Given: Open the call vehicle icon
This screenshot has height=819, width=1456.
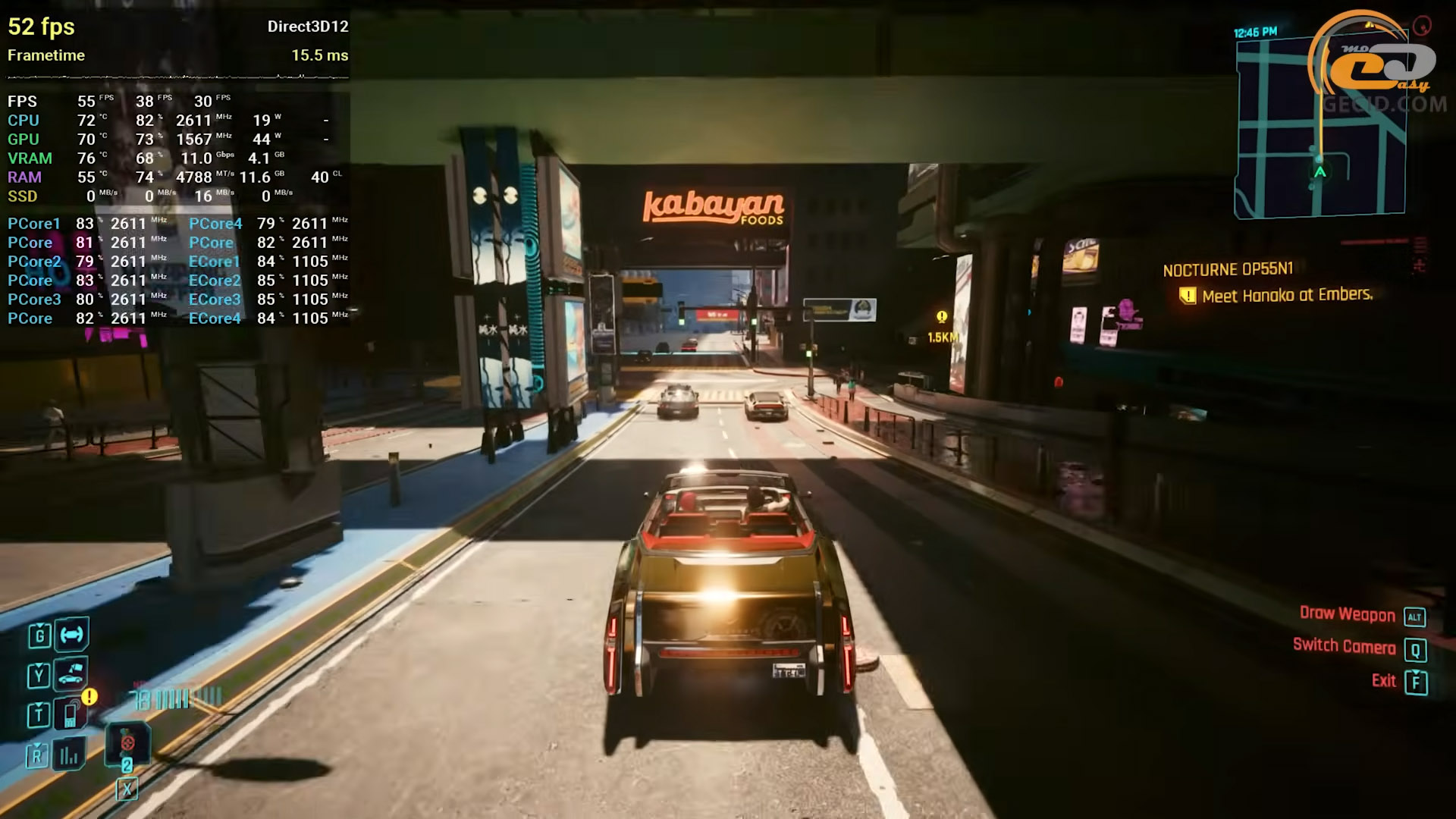Looking at the screenshot, I should pyautogui.click(x=71, y=674).
